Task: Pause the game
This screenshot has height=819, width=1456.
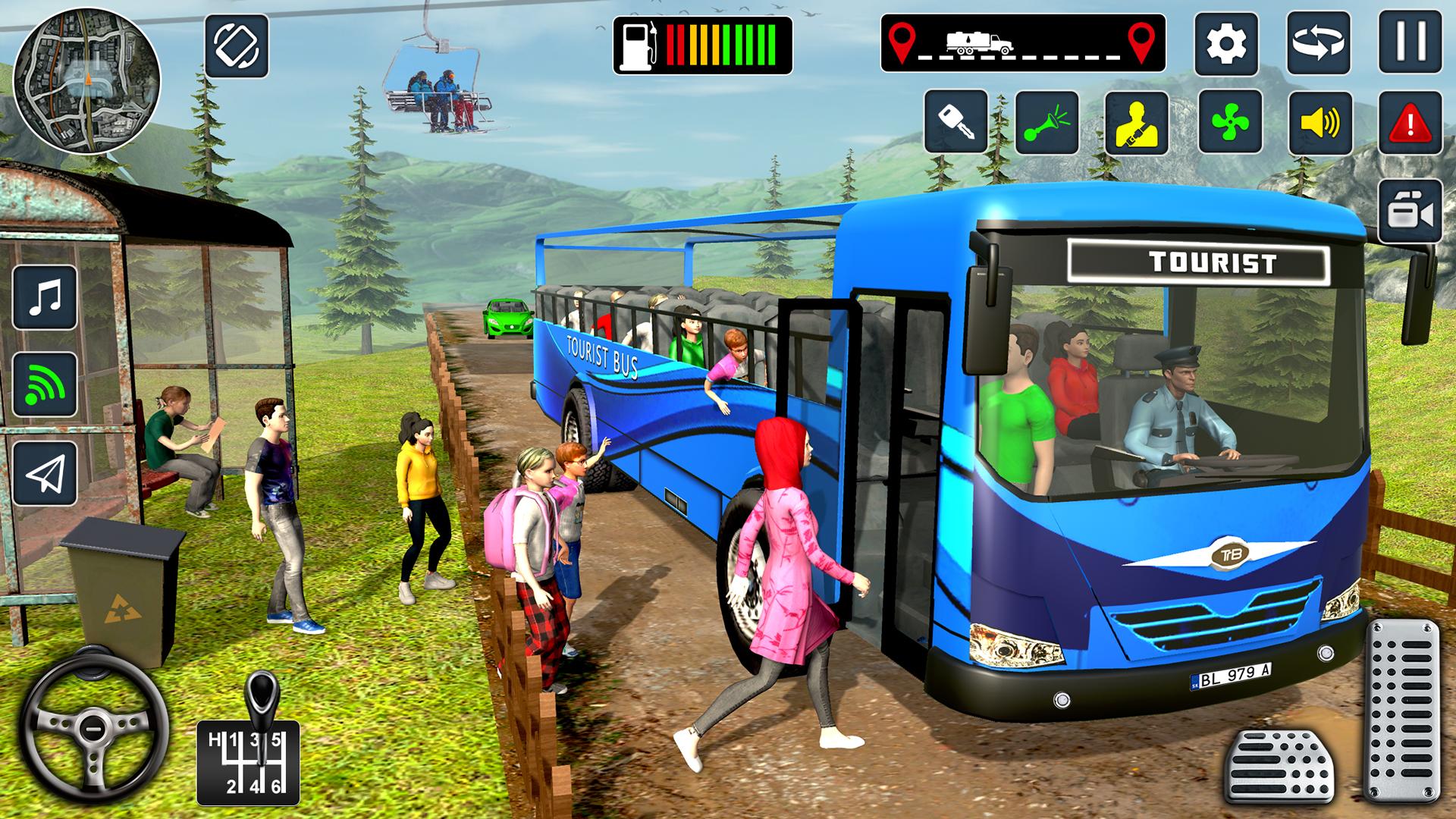Action: pyautogui.click(x=1410, y=42)
